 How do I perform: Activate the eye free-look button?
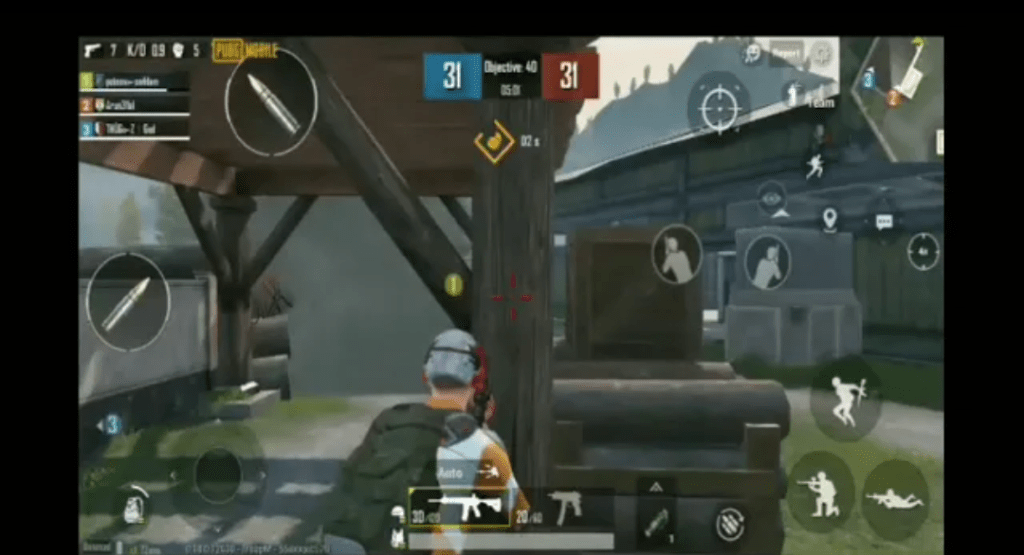click(x=771, y=198)
